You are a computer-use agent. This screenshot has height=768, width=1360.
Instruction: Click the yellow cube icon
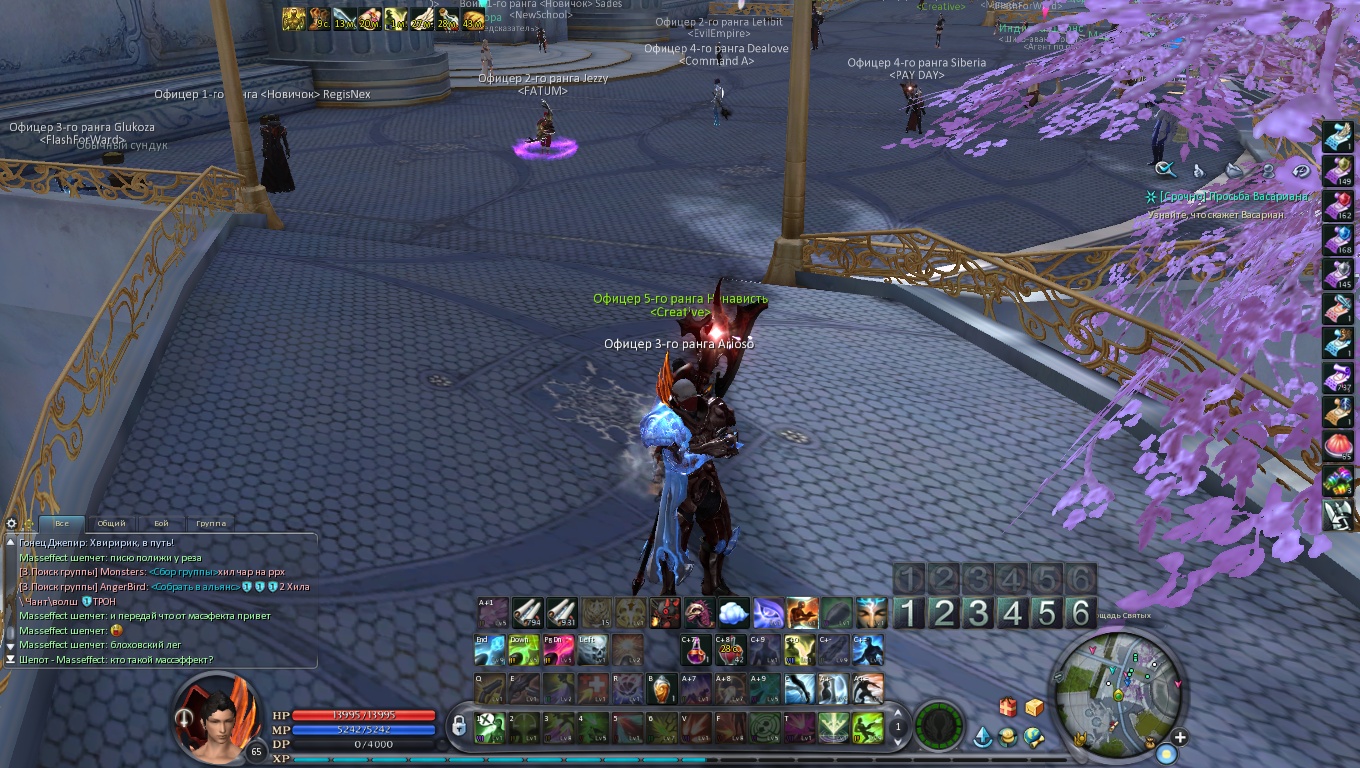click(1034, 708)
